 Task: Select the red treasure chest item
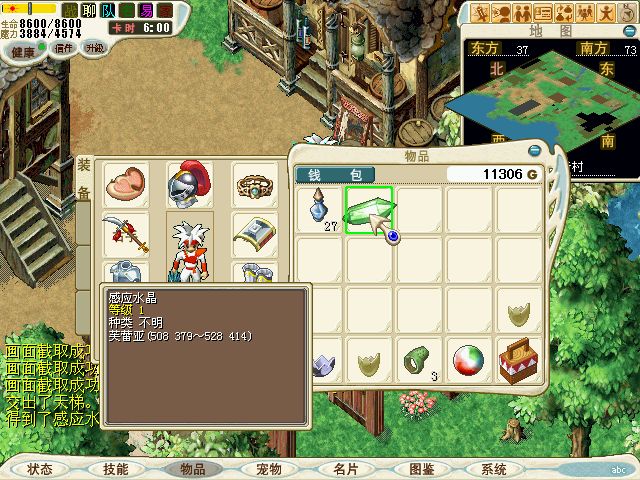pyautogui.click(x=518, y=359)
